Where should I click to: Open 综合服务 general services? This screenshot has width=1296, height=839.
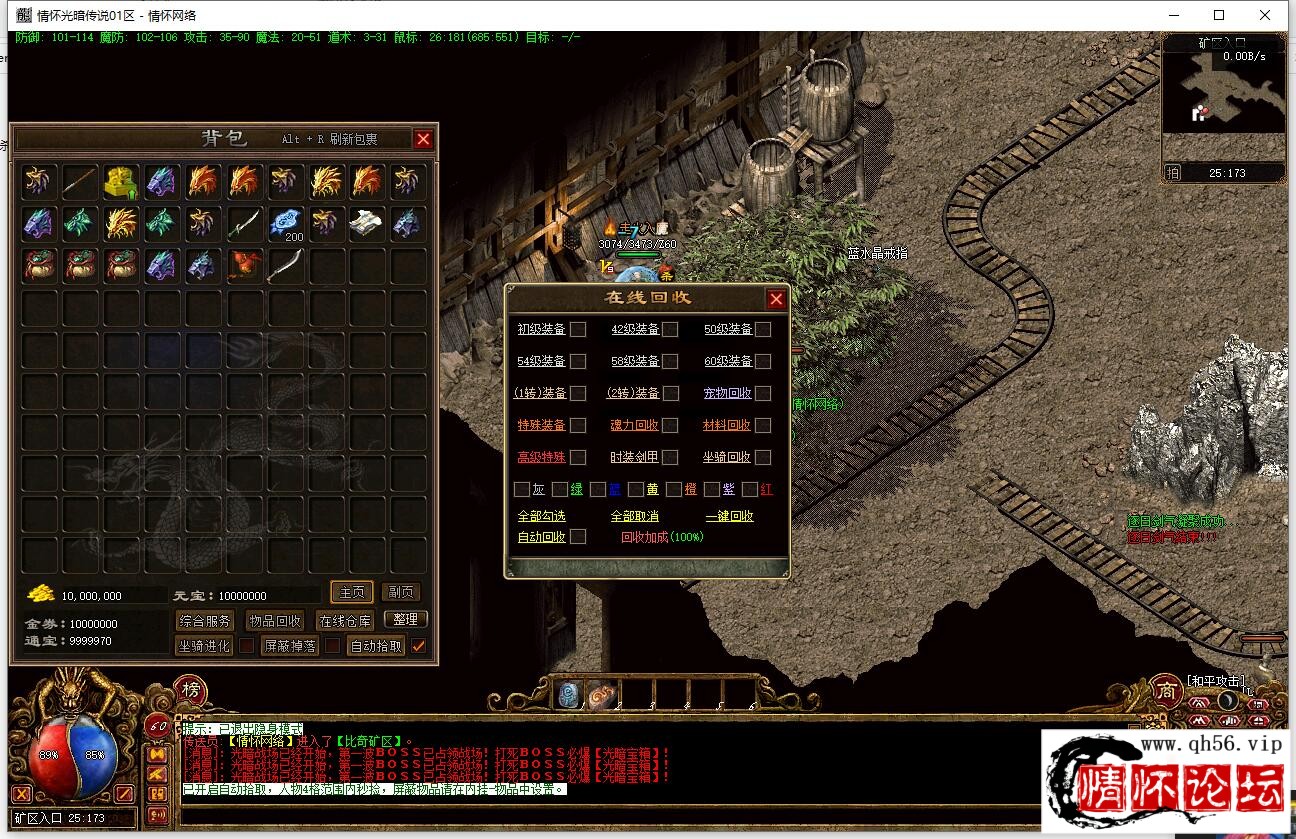(205, 621)
